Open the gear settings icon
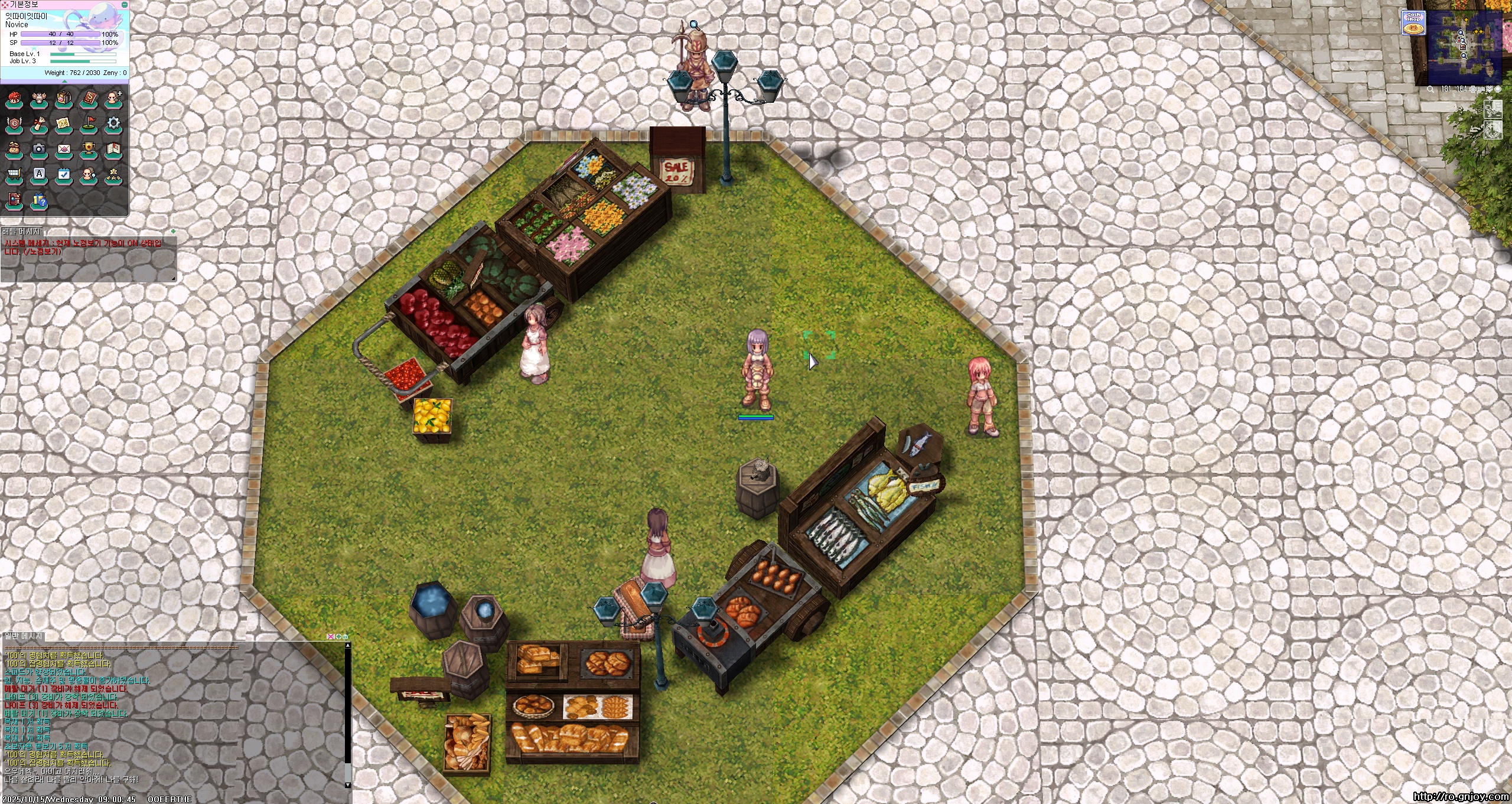 coord(113,124)
